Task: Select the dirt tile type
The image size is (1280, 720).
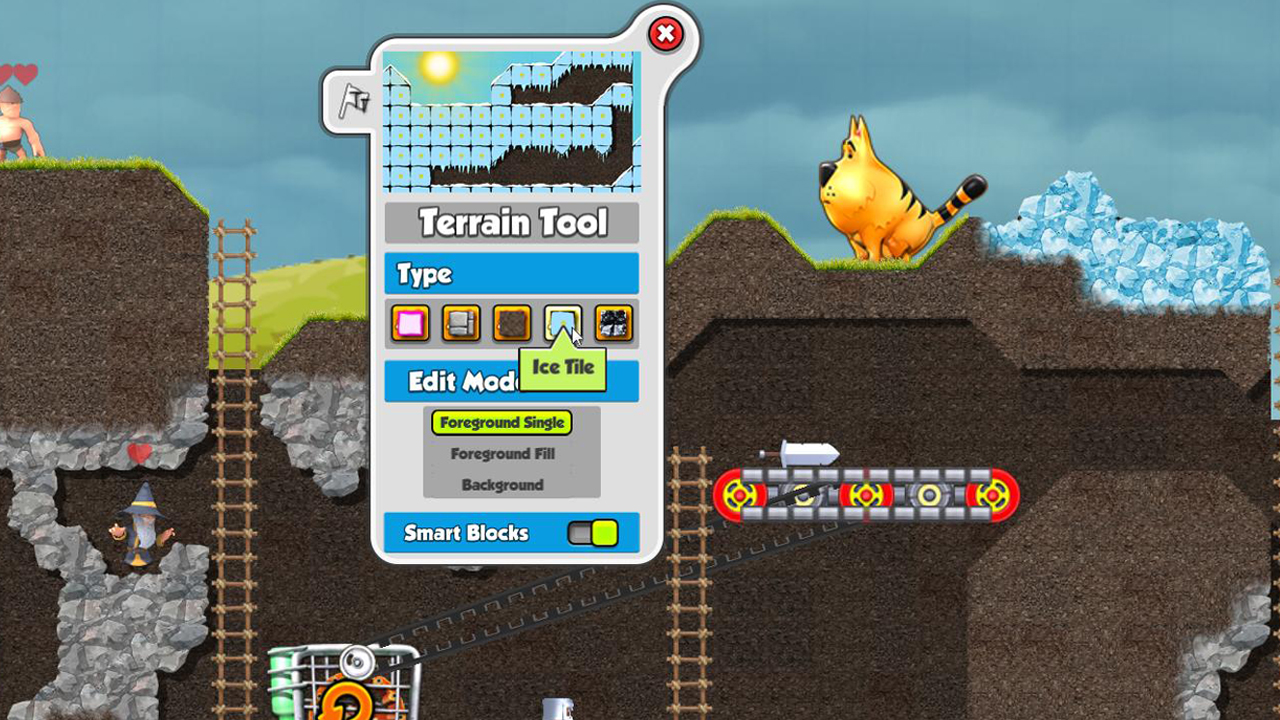Action: click(x=511, y=324)
